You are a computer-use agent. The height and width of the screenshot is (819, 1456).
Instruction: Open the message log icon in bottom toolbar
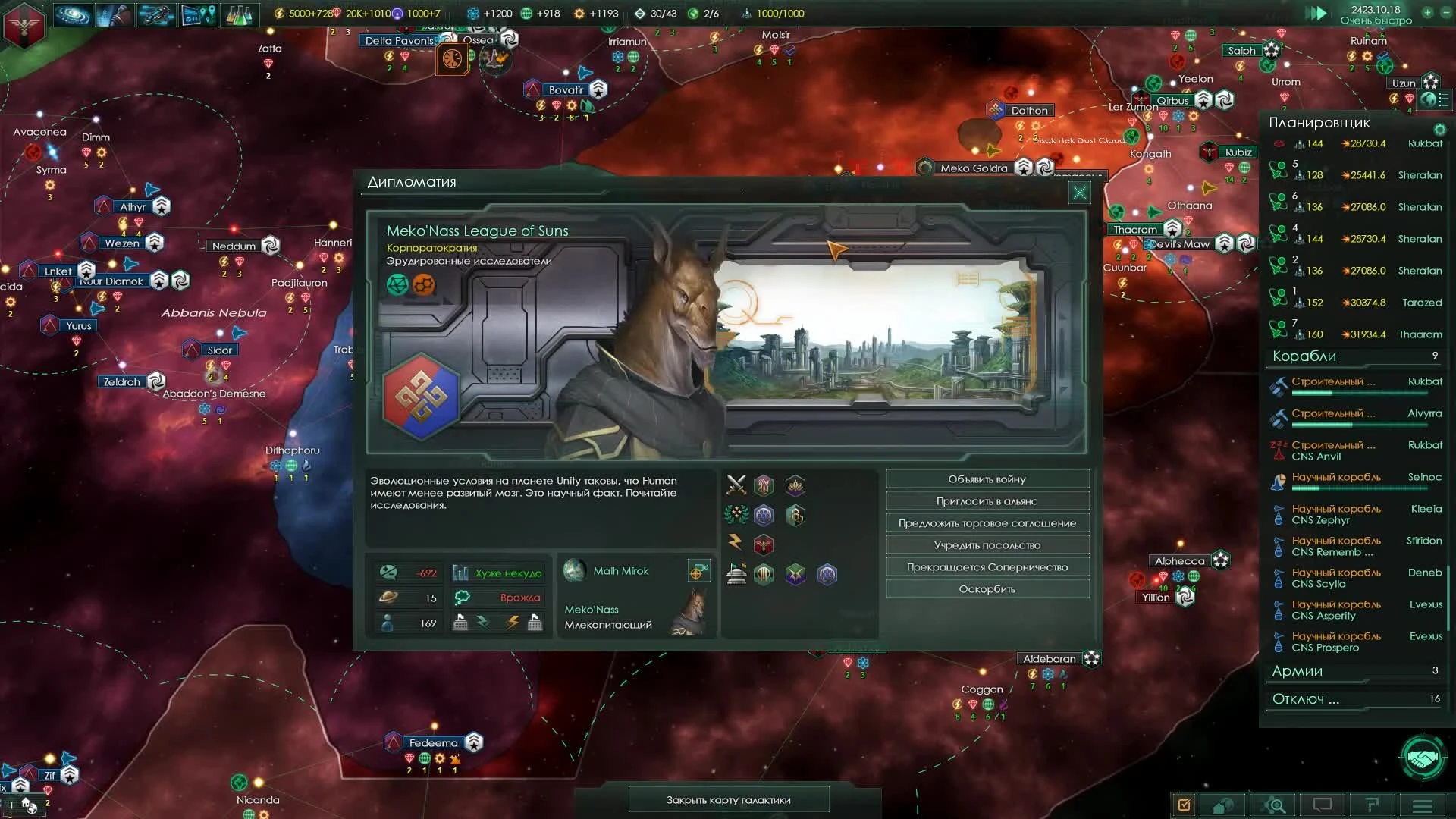(1323, 805)
